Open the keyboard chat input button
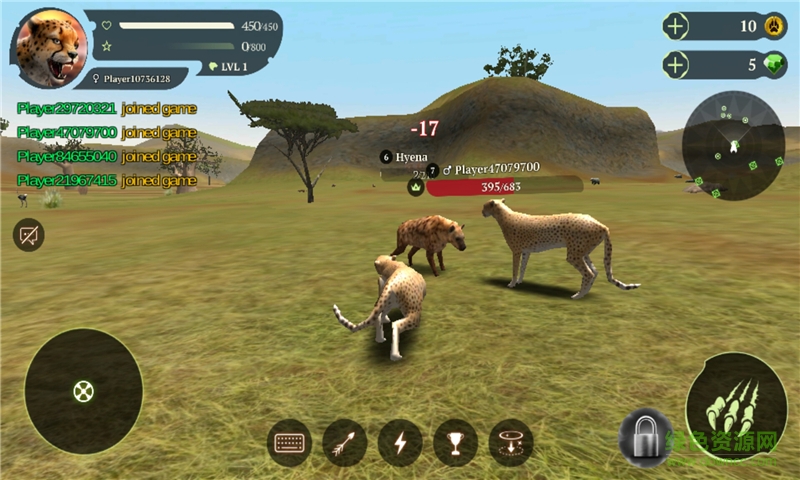Screen dimensions: 800x480 click(290, 443)
